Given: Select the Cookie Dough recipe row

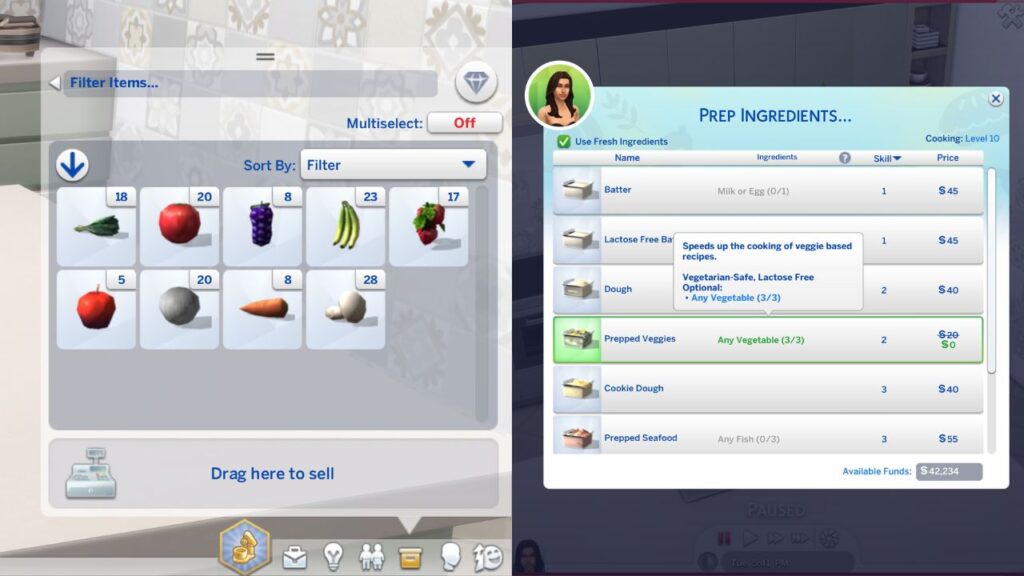Looking at the screenshot, I should pyautogui.click(x=768, y=389).
